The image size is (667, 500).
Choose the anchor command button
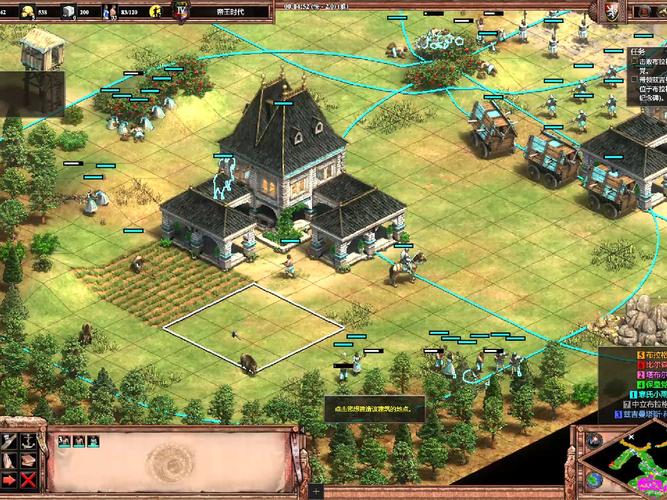(29, 441)
